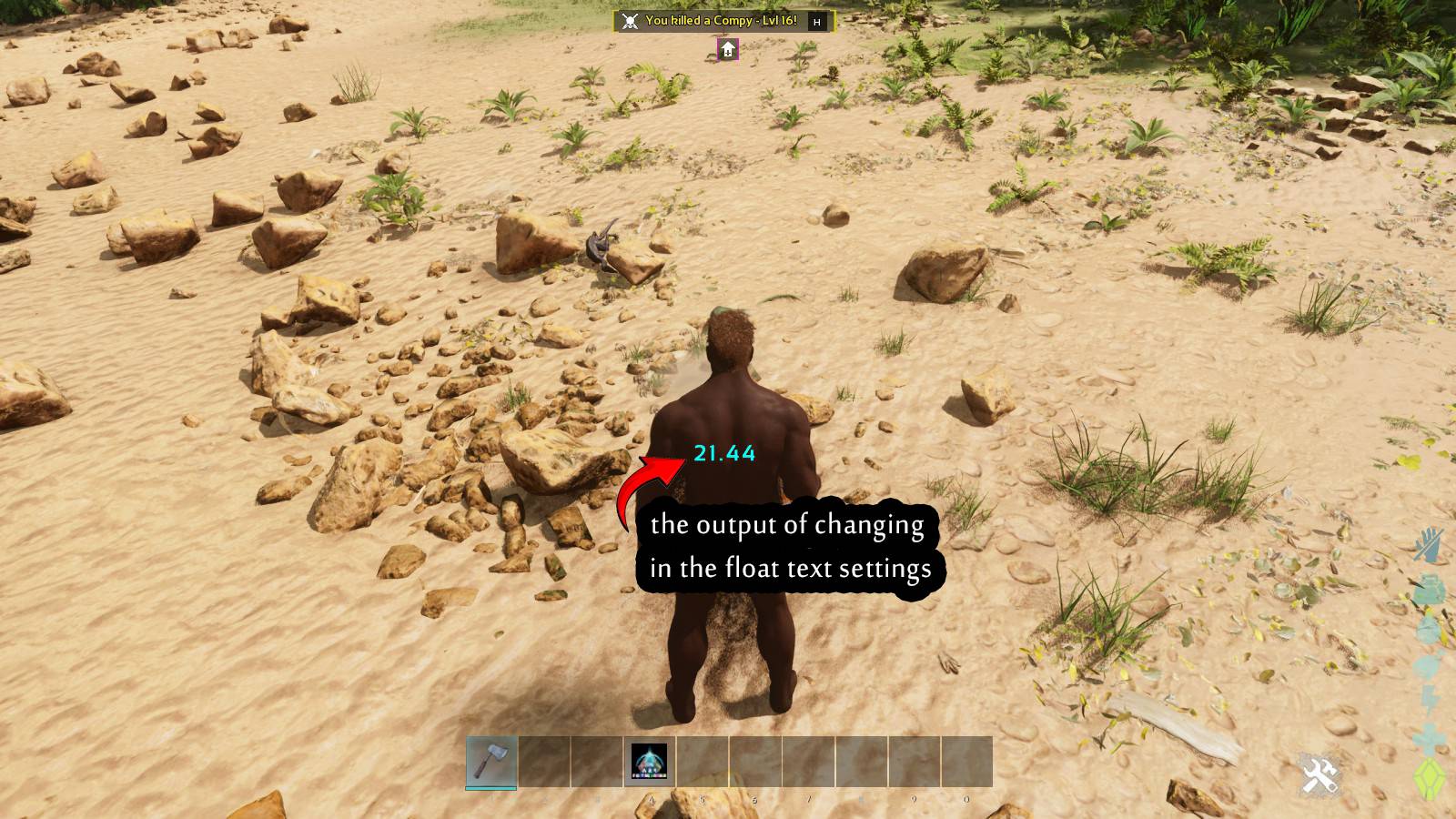Click the crossed-swords kill feed icon
This screenshot has width=1456, height=819.
[630, 20]
